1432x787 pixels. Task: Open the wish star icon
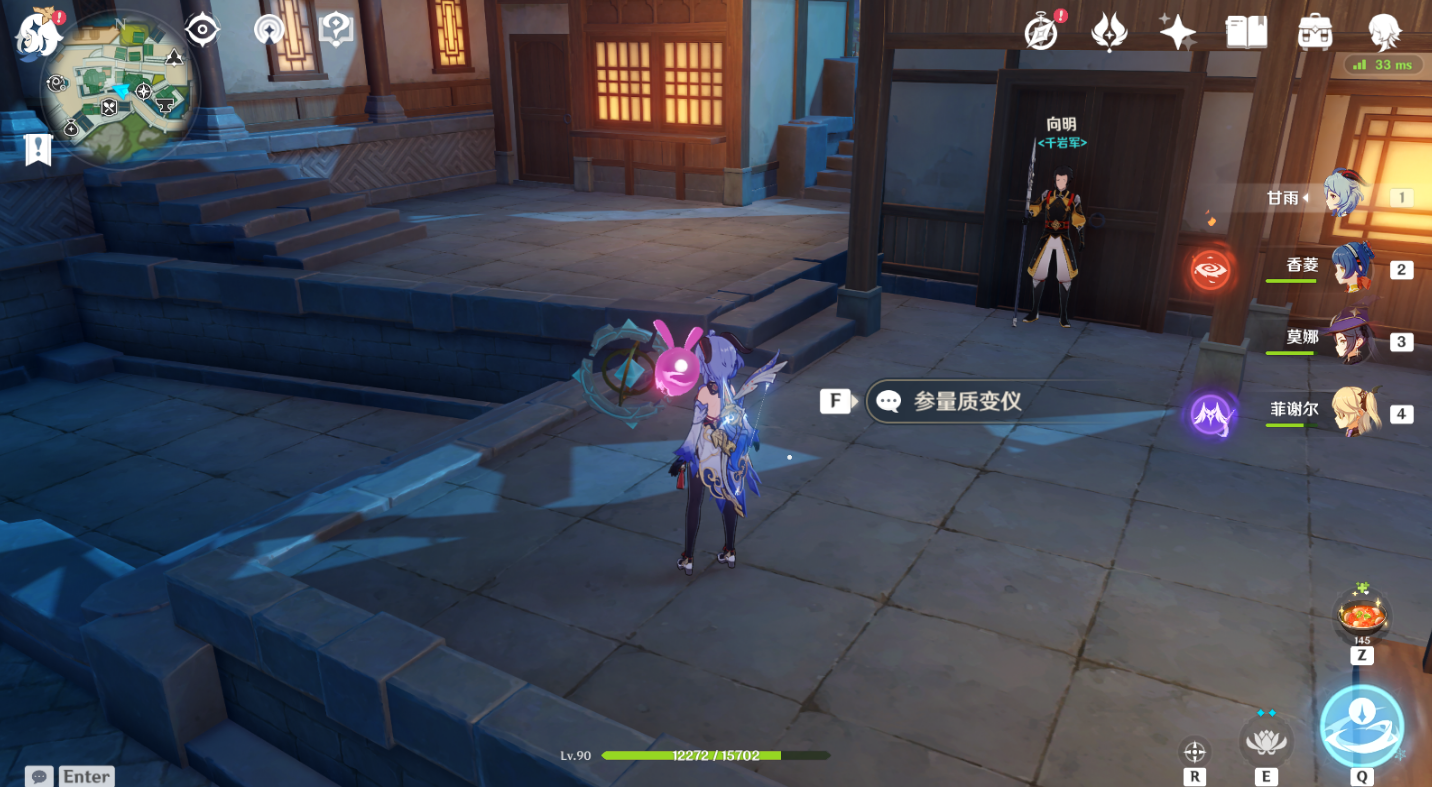pos(1177,32)
